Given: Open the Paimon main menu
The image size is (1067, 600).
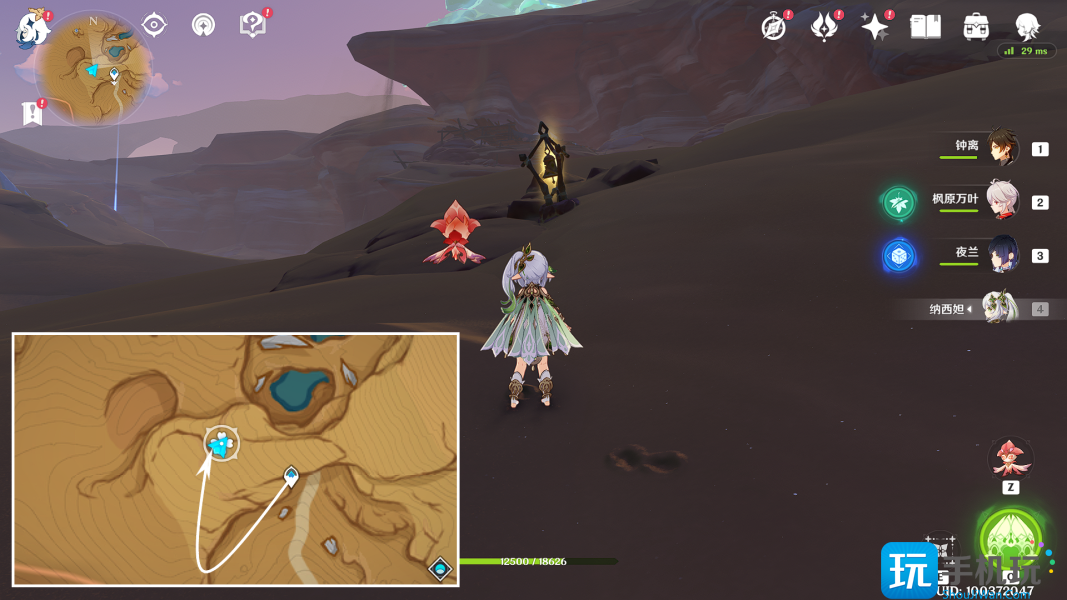Looking at the screenshot, I should pos(33,30).
